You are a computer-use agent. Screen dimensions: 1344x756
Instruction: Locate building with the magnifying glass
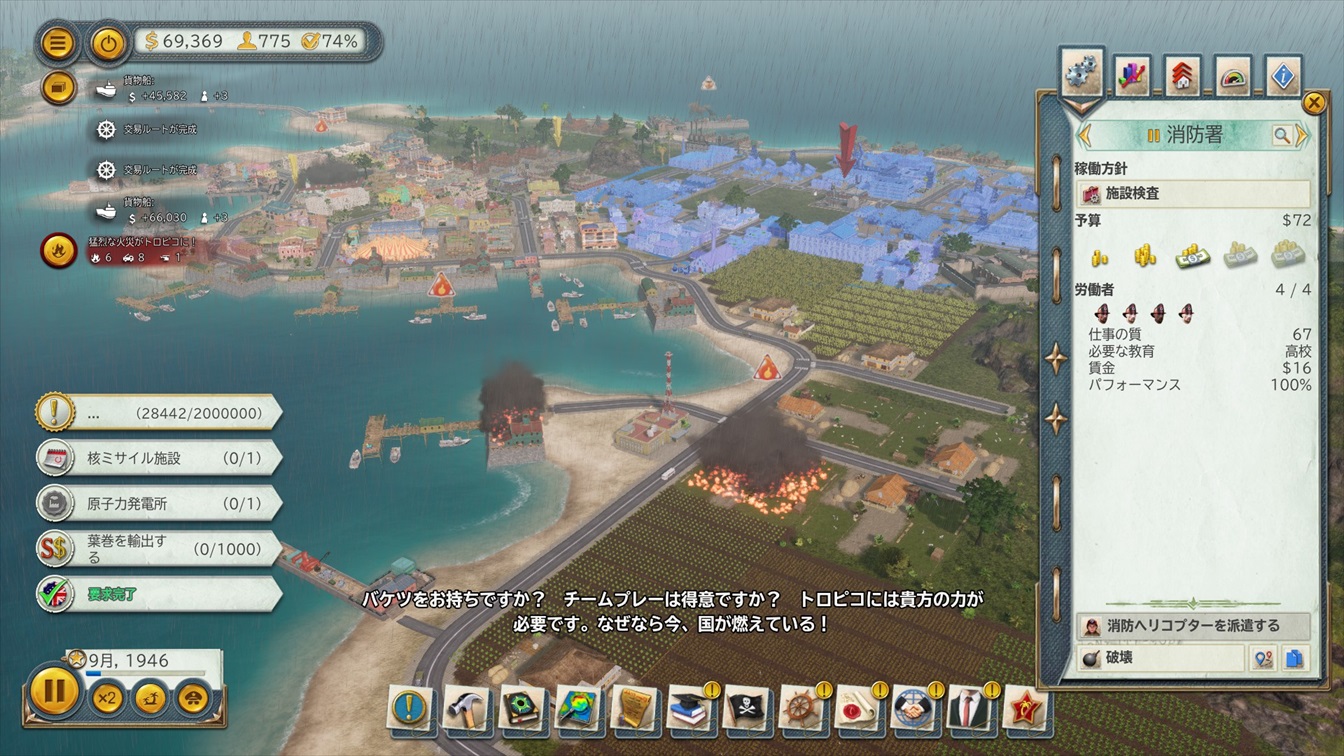click(x=1281, y=135)
